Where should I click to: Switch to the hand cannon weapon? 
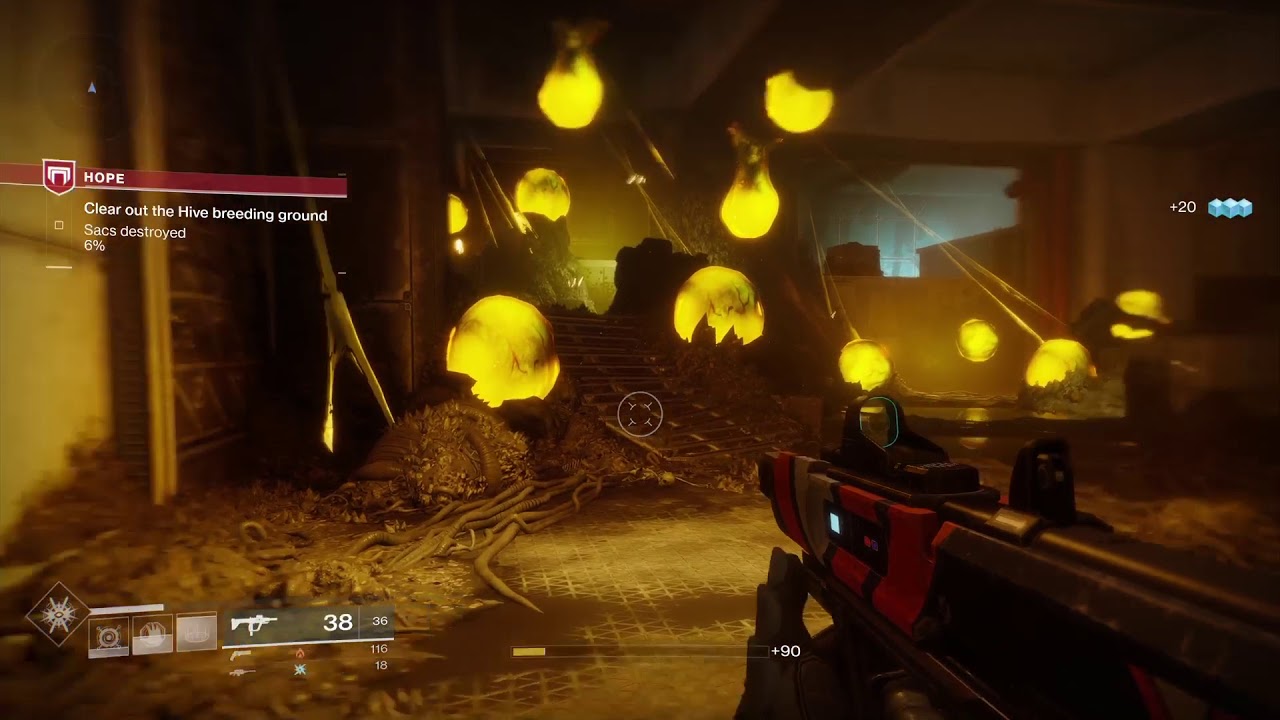tap(240, 654)
